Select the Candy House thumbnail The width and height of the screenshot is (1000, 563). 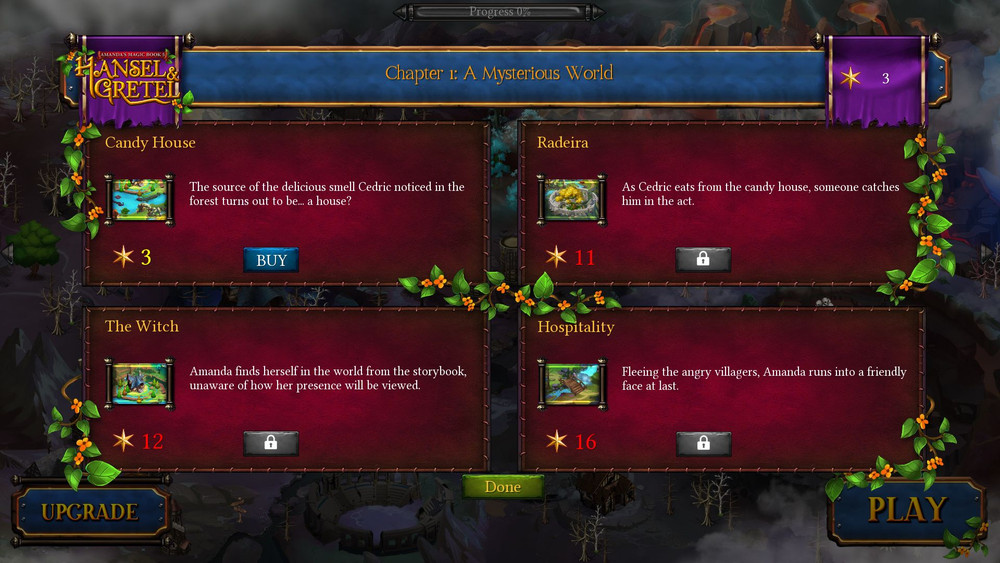point(139,200)
